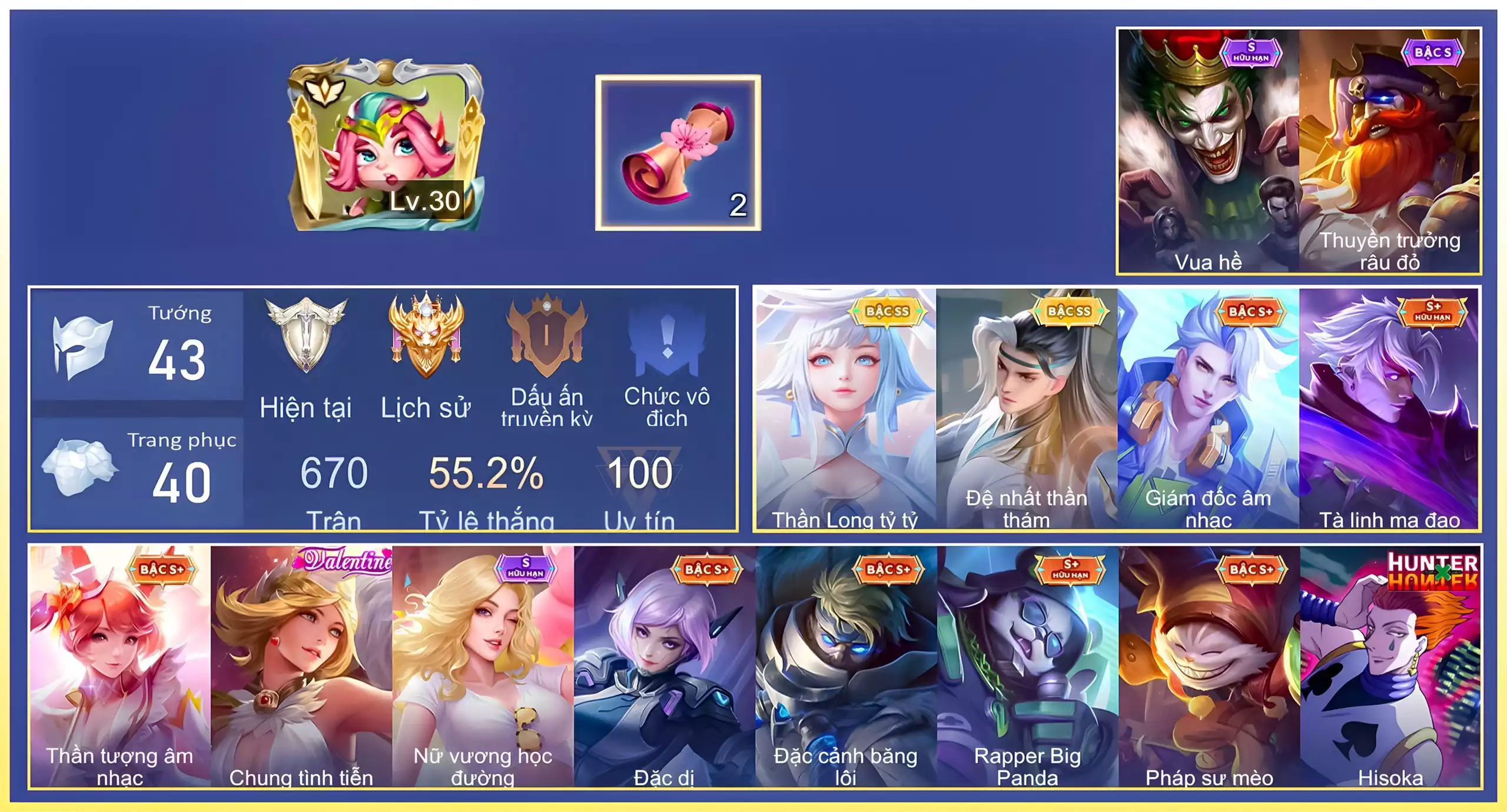Select the Tà linh ma đao skin

(1389, 408)
